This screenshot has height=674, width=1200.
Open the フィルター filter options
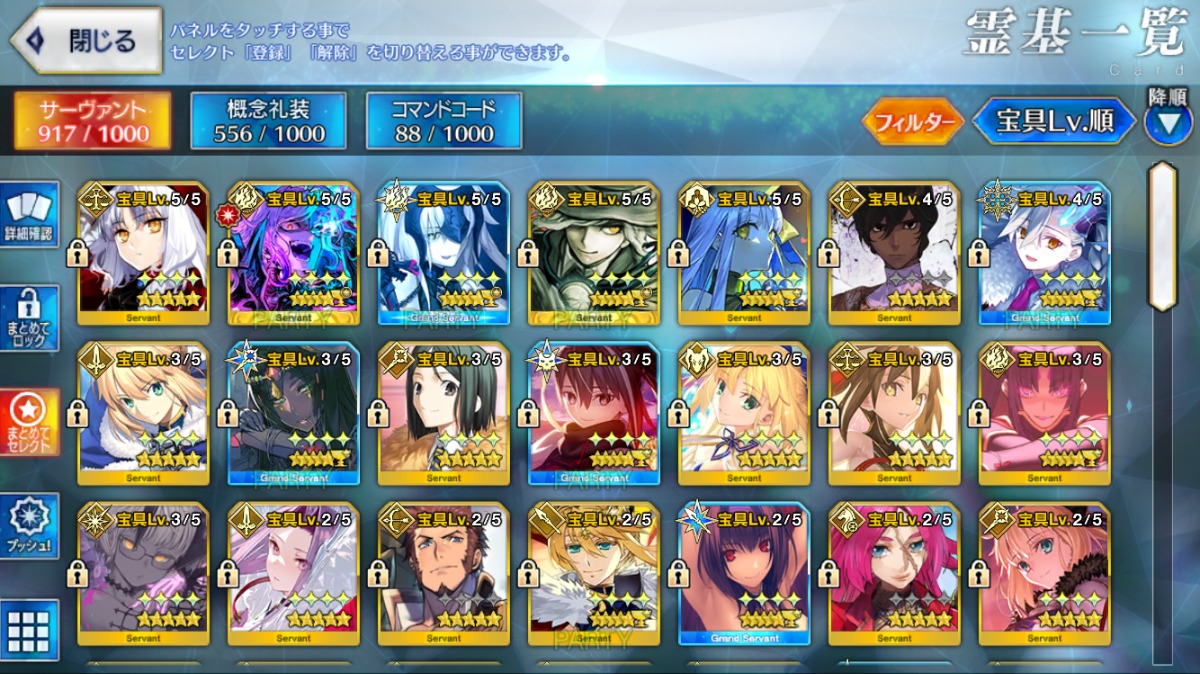[x=912, y=122]
